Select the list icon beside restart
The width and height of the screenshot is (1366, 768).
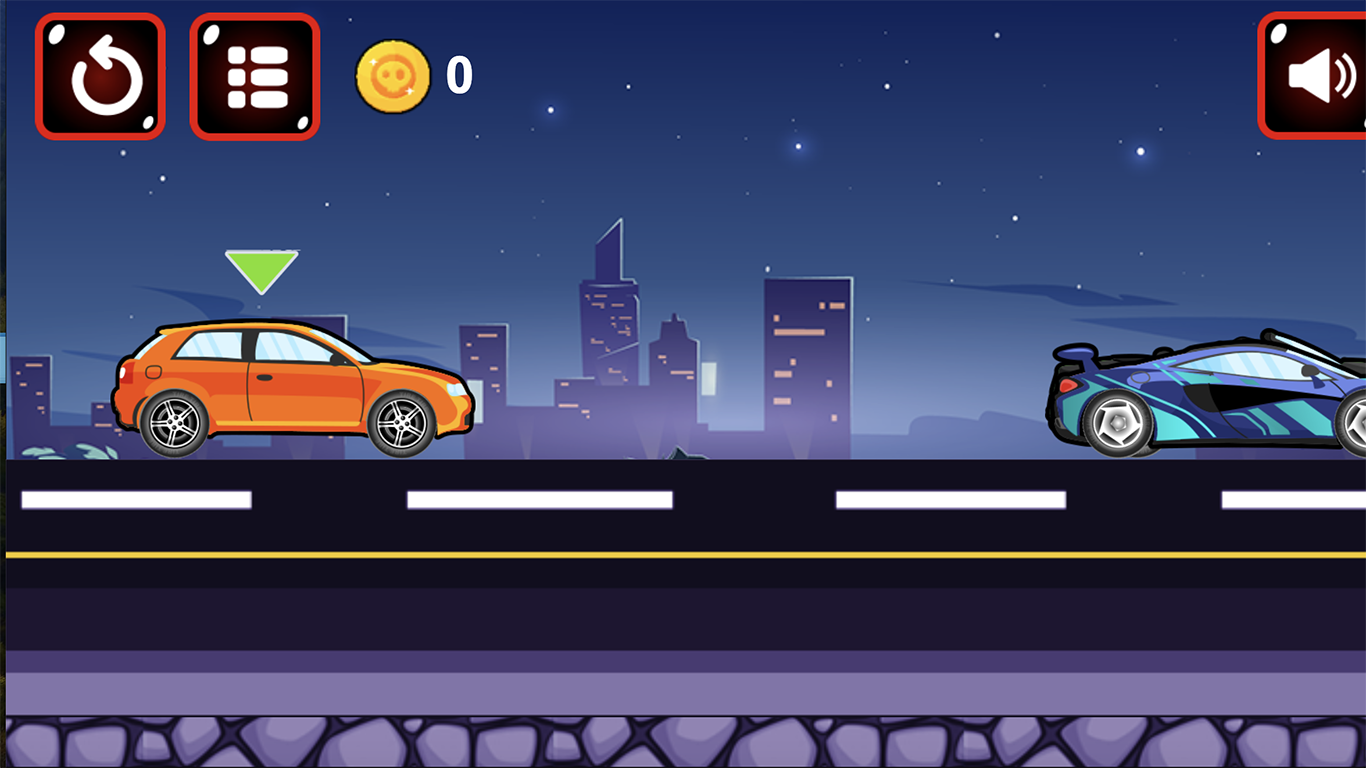point(254,75)
